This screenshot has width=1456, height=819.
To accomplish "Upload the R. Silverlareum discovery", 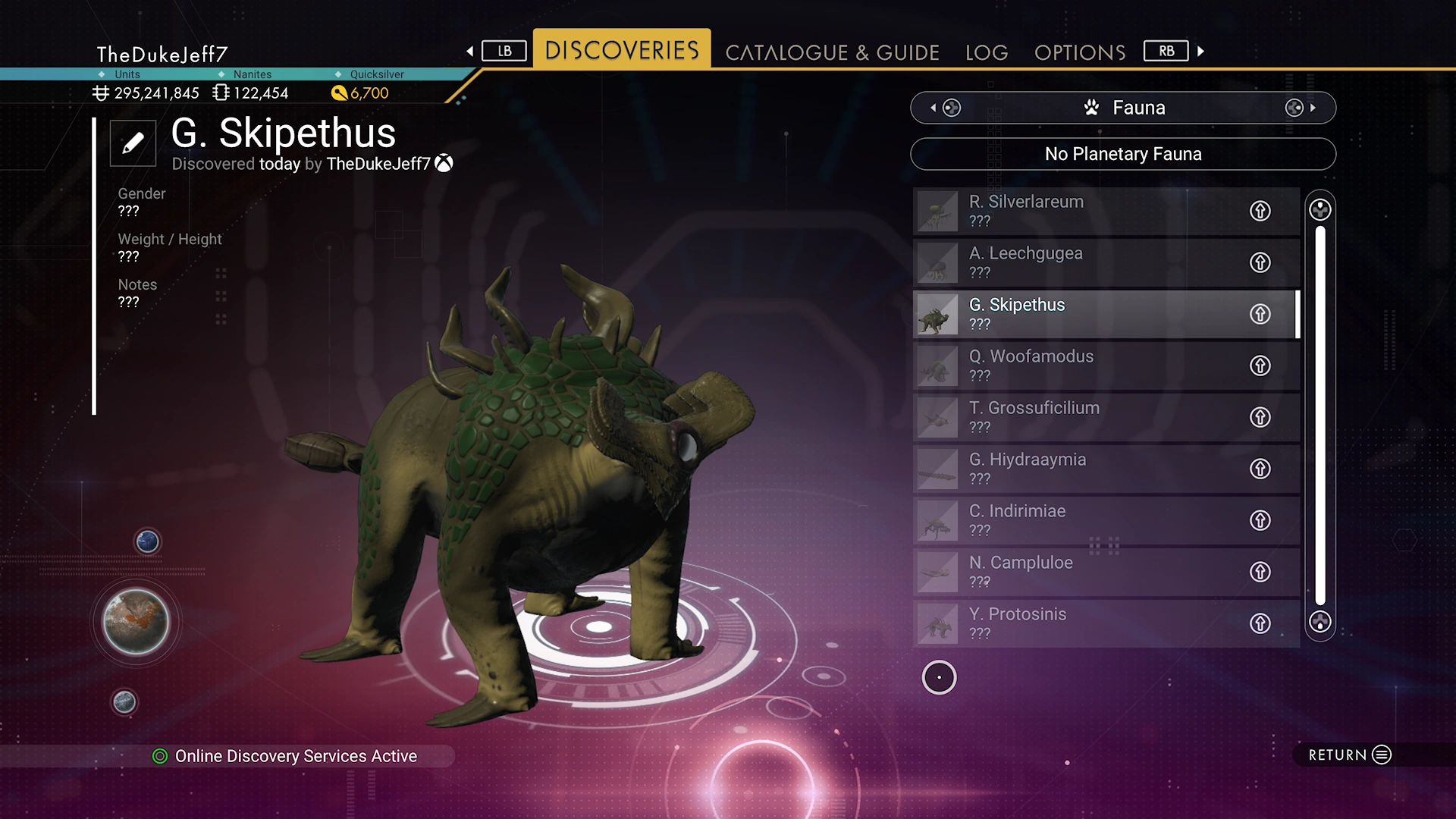I will point(1260,211).
